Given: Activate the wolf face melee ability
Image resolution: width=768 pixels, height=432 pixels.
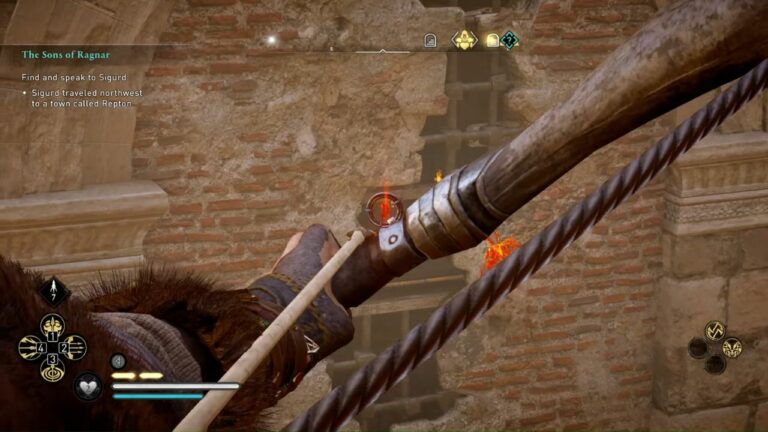Looking at the screenshot, I should click(732, 347).
